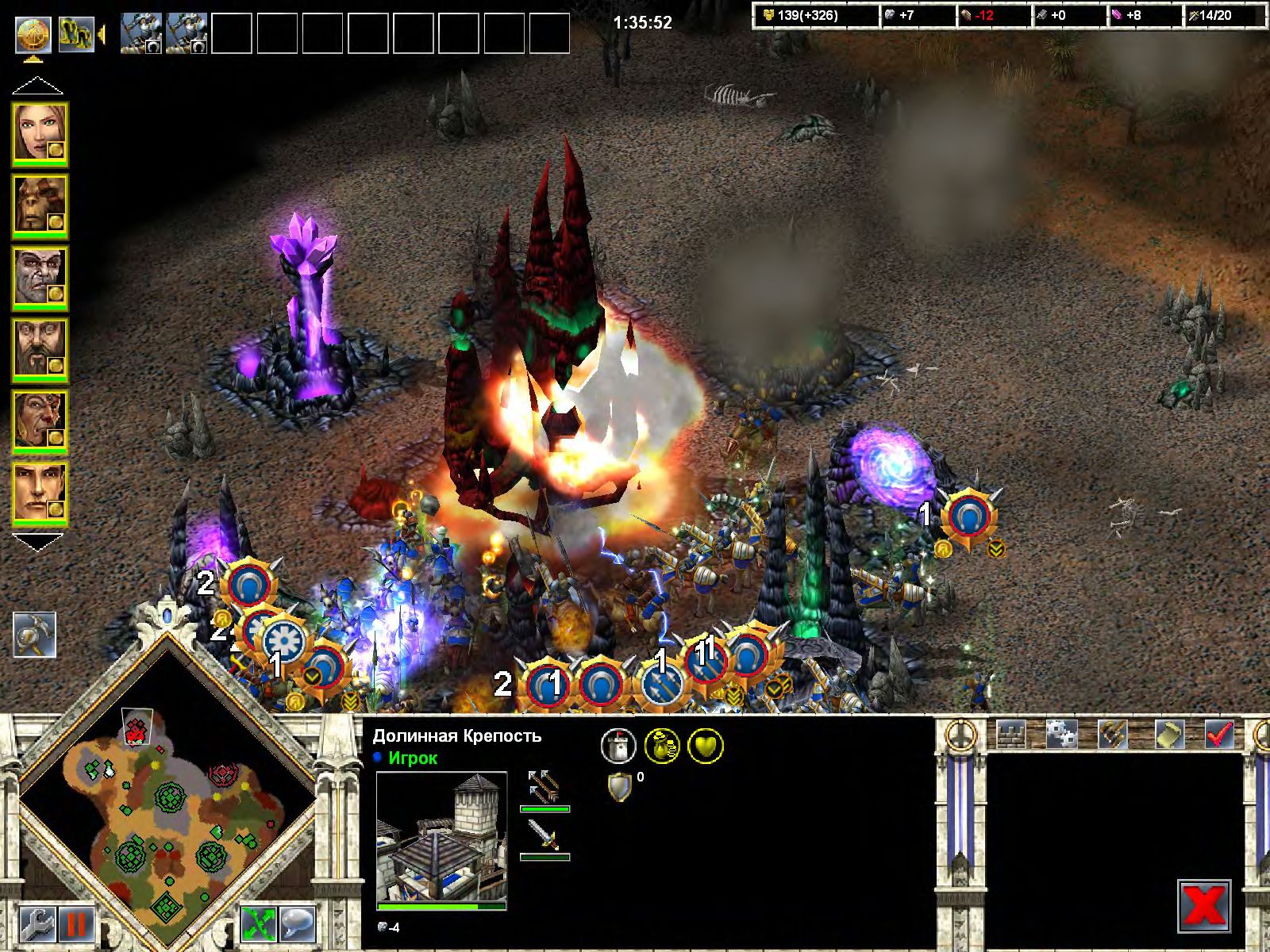
Task: Select the red checkmark tab
Action: pyautogui.click(x=1219, y=735)
